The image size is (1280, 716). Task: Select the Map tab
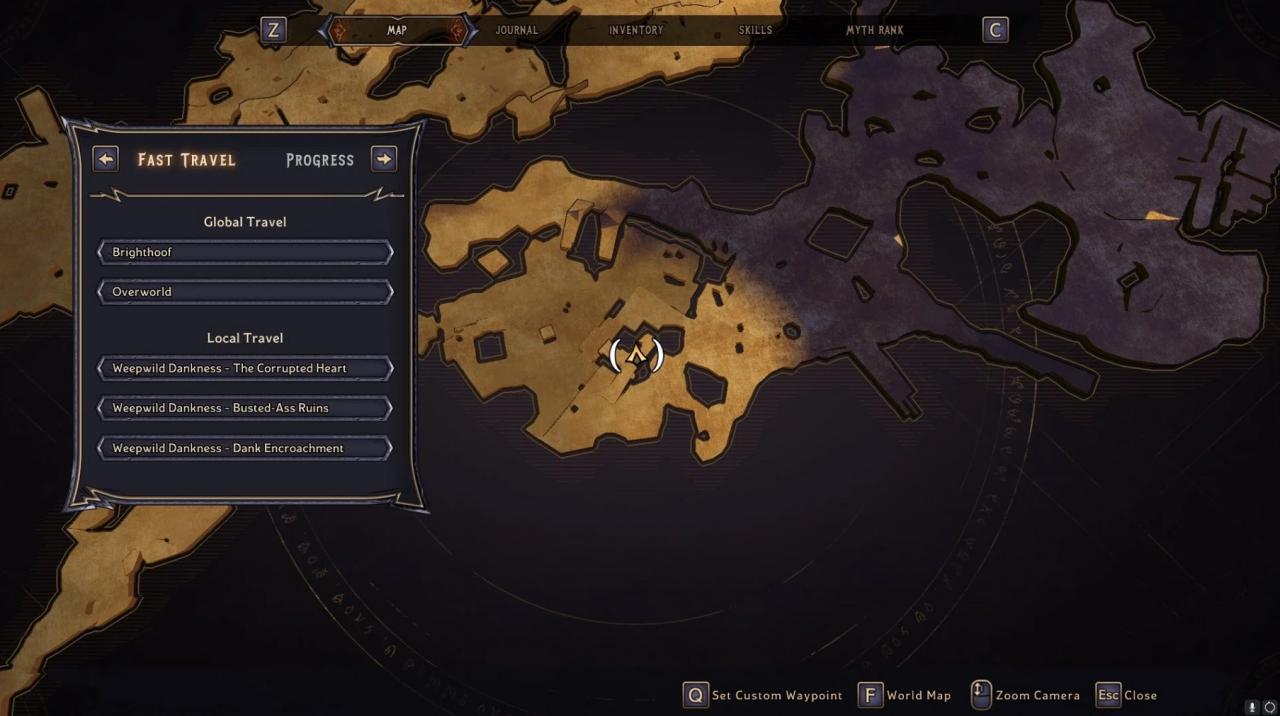pos(397,30)
